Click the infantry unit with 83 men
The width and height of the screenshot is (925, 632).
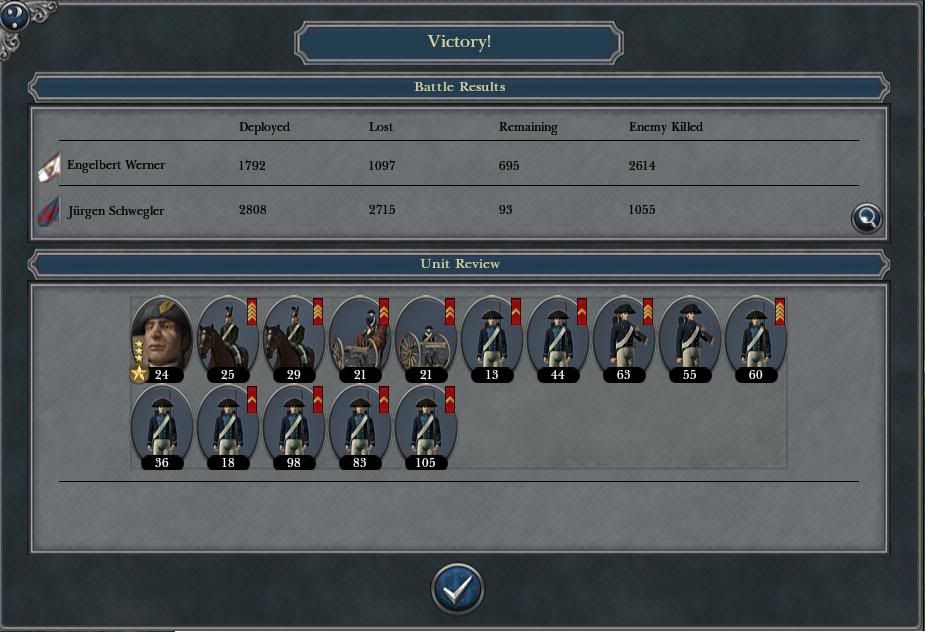click(359, 423)
